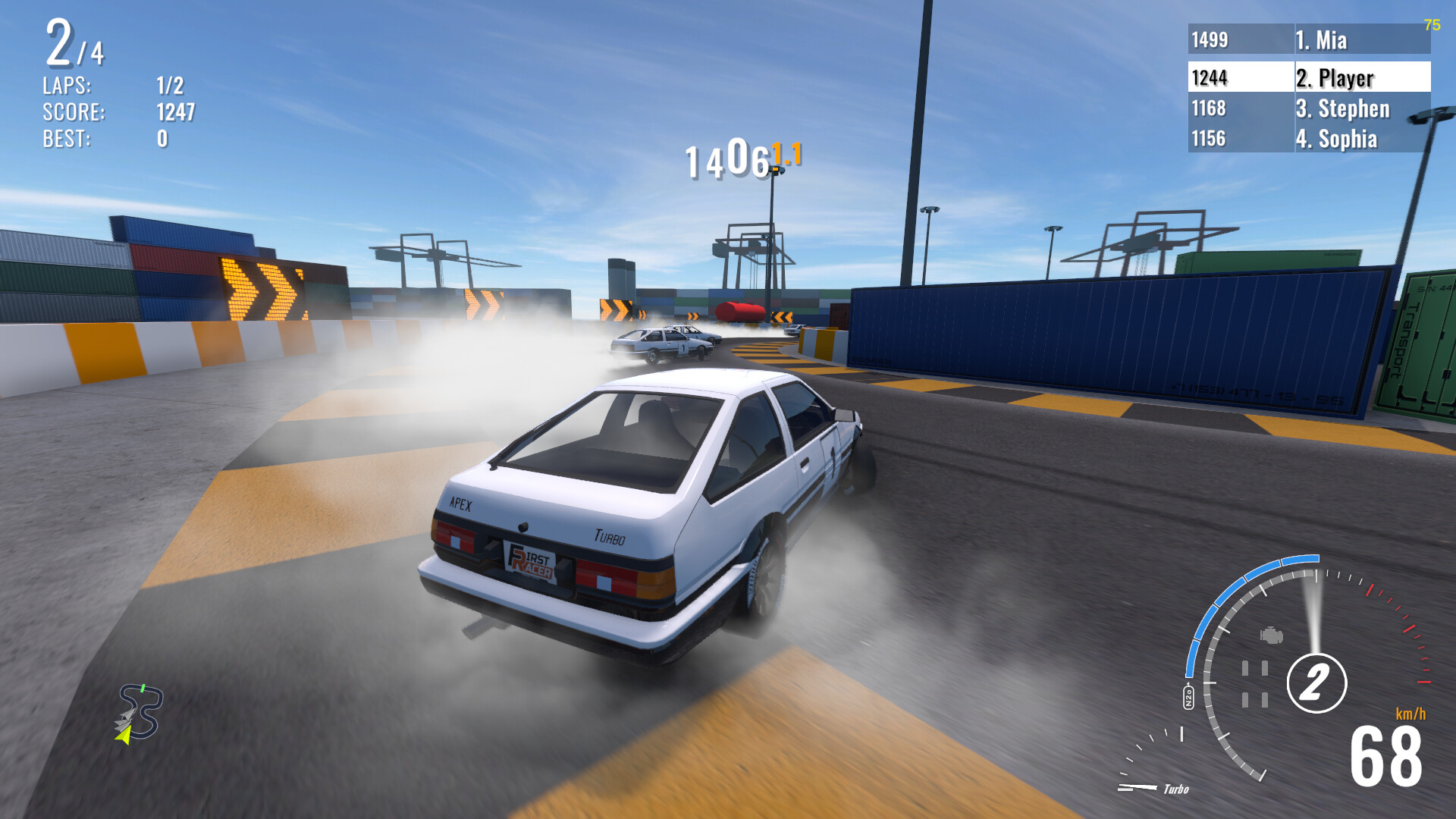Click the engine warning icon in the gauge
1456x819 pixels.
click(x=1272, y=635)
